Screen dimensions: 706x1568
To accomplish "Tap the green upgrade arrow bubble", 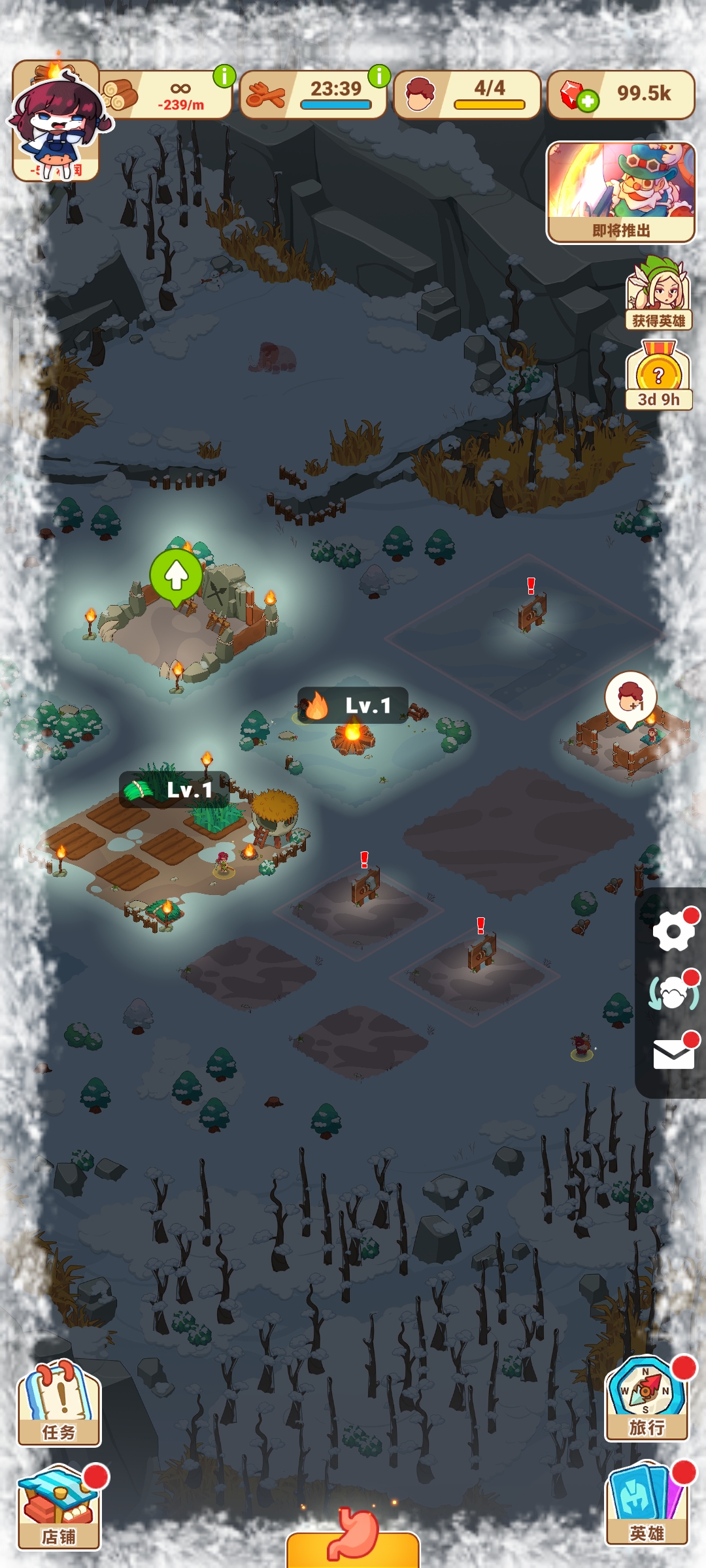I will click(176, 576).
